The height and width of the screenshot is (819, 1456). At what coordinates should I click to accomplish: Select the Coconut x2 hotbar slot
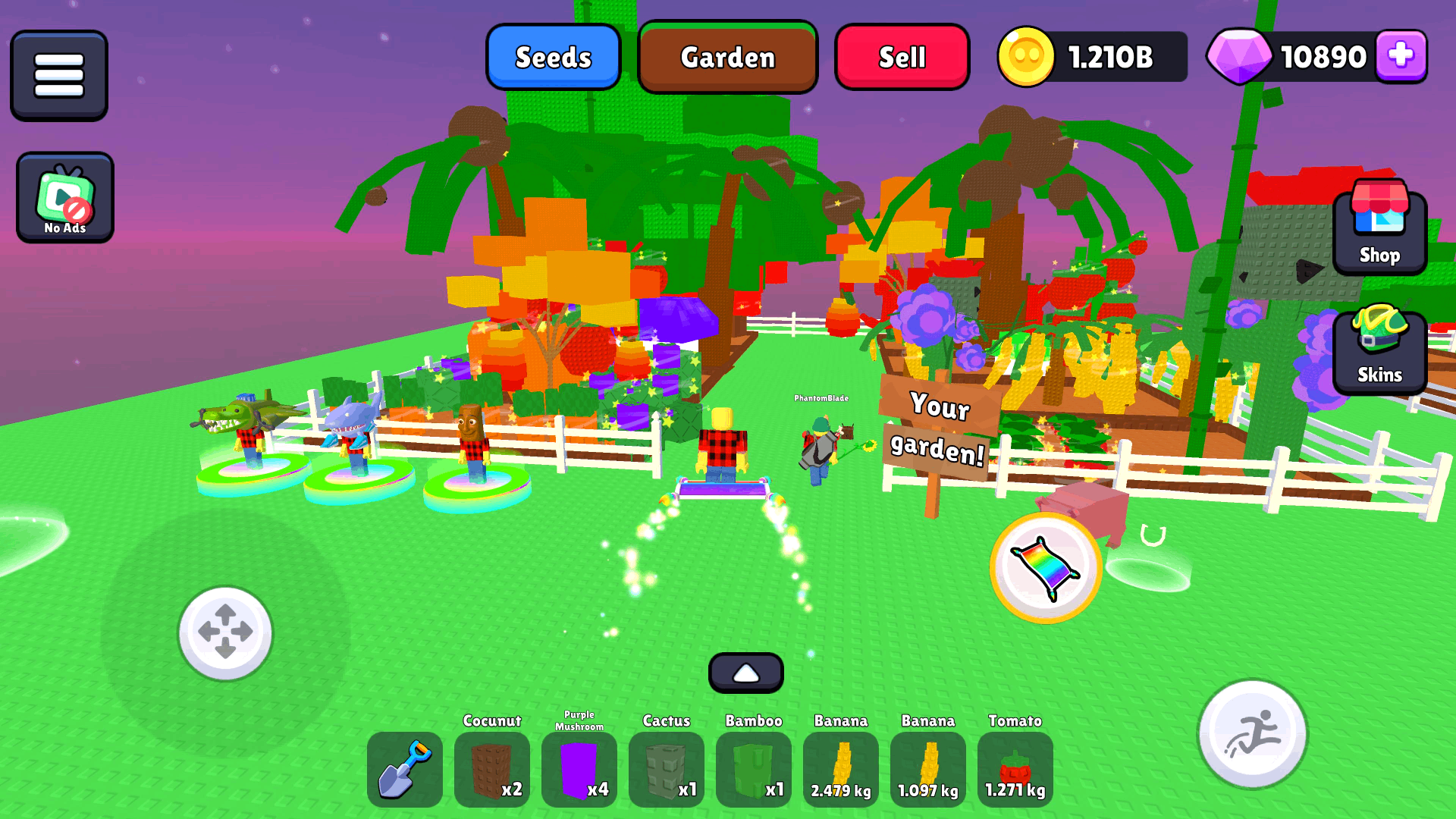[x=492, y=768]
